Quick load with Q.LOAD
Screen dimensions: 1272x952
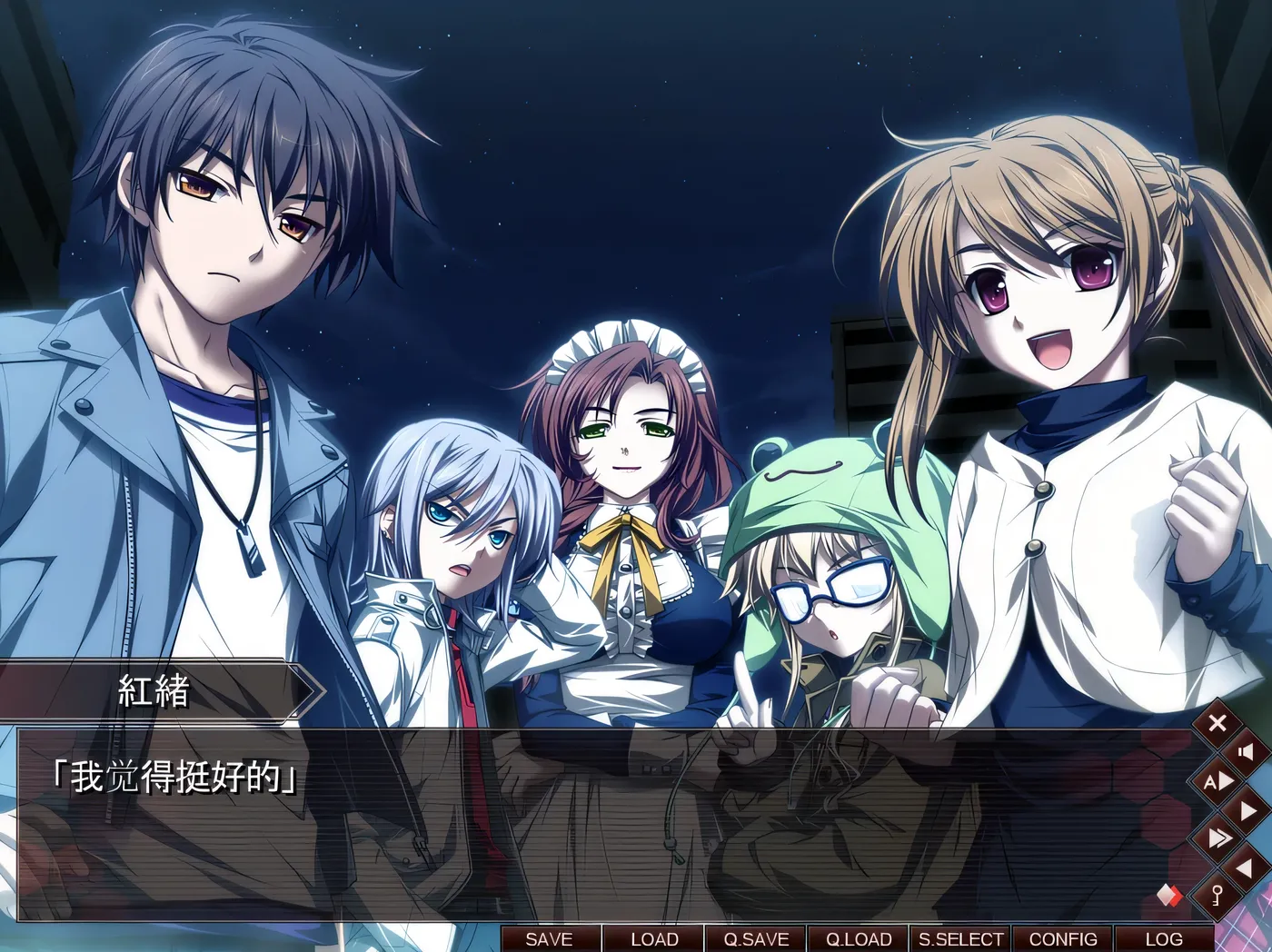[859, 939]
